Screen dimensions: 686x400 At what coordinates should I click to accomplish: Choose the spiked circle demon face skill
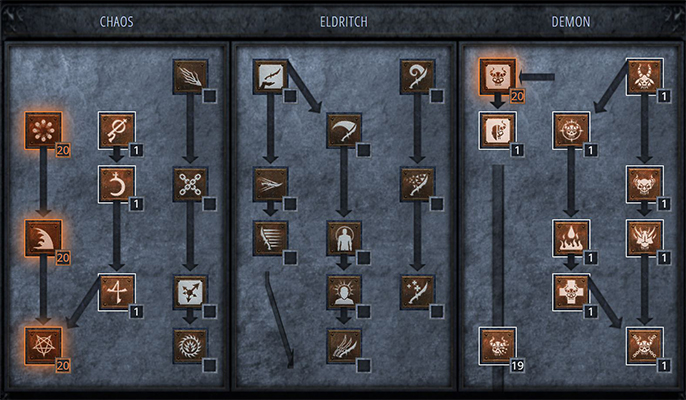coord(569,130)
